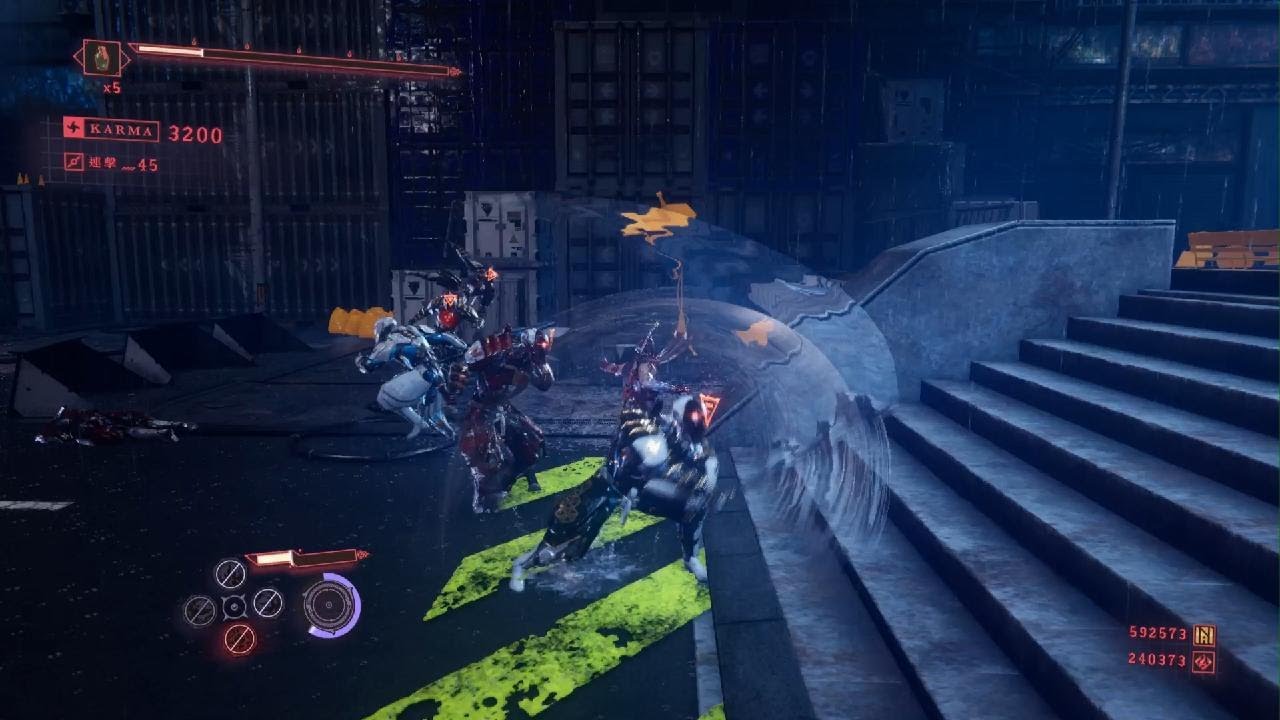
Task: Click the gold currency icon
Action: 1204,634
